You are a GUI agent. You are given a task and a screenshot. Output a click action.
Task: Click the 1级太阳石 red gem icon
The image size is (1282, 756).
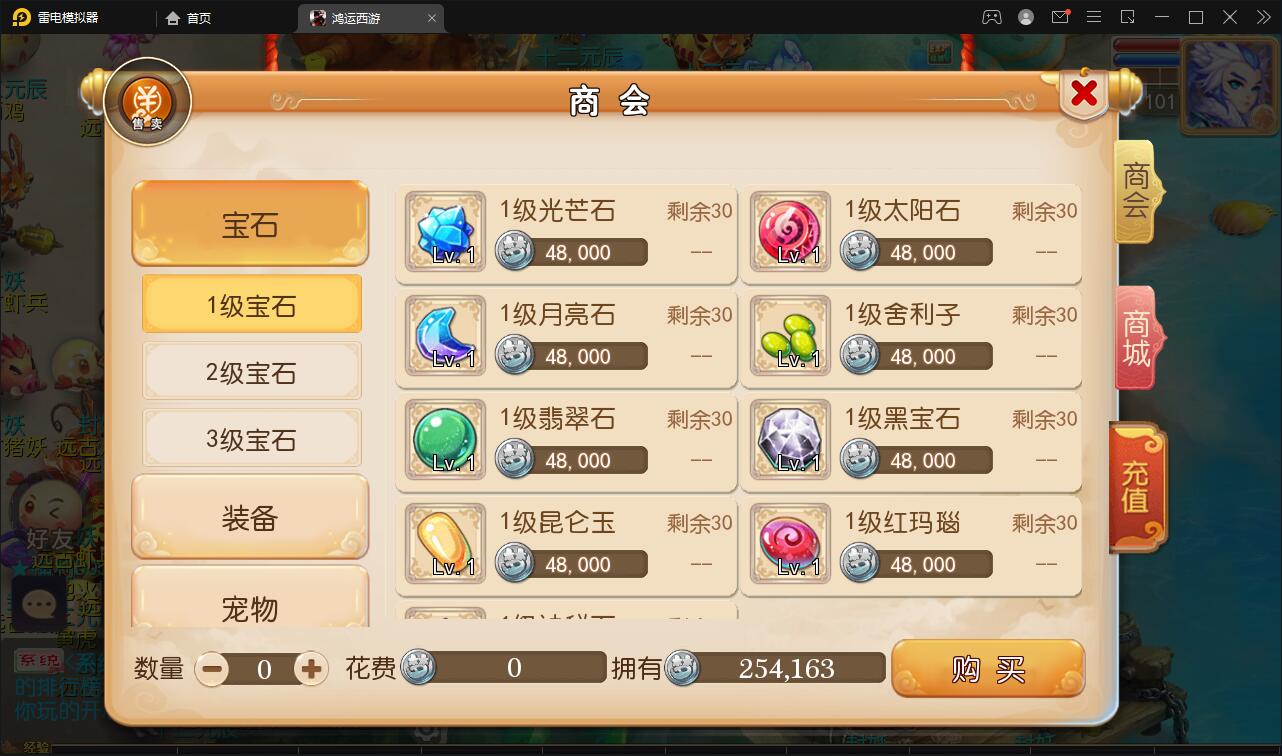[789, 232]
